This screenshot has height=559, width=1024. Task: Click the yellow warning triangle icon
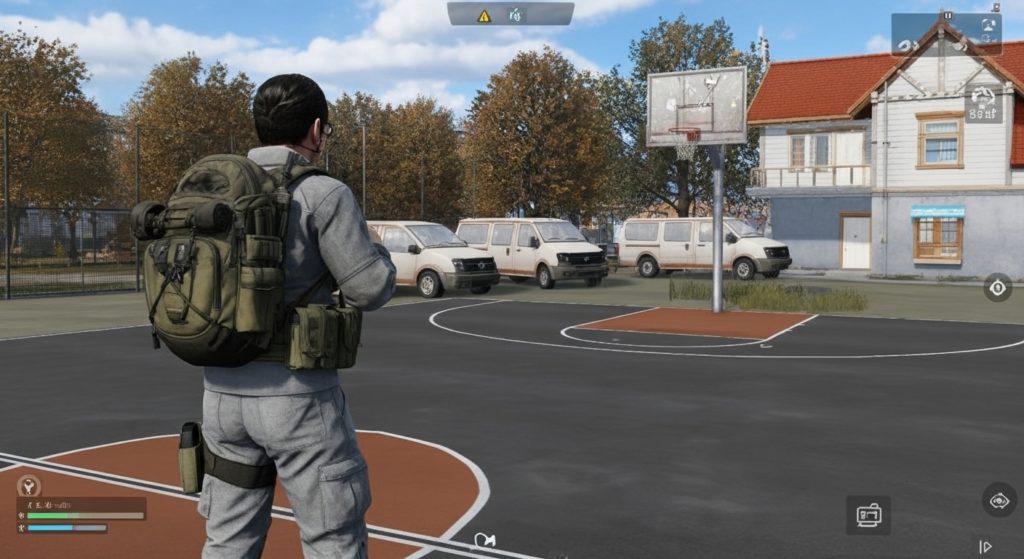[484, 15]
